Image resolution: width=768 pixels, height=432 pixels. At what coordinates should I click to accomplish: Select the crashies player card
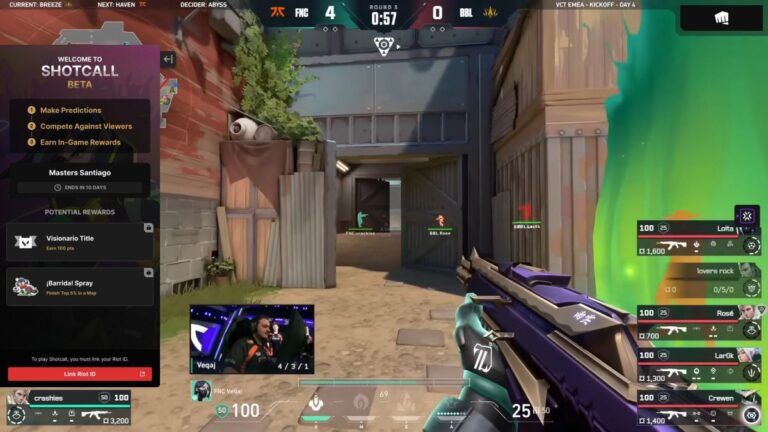point(68,408)
